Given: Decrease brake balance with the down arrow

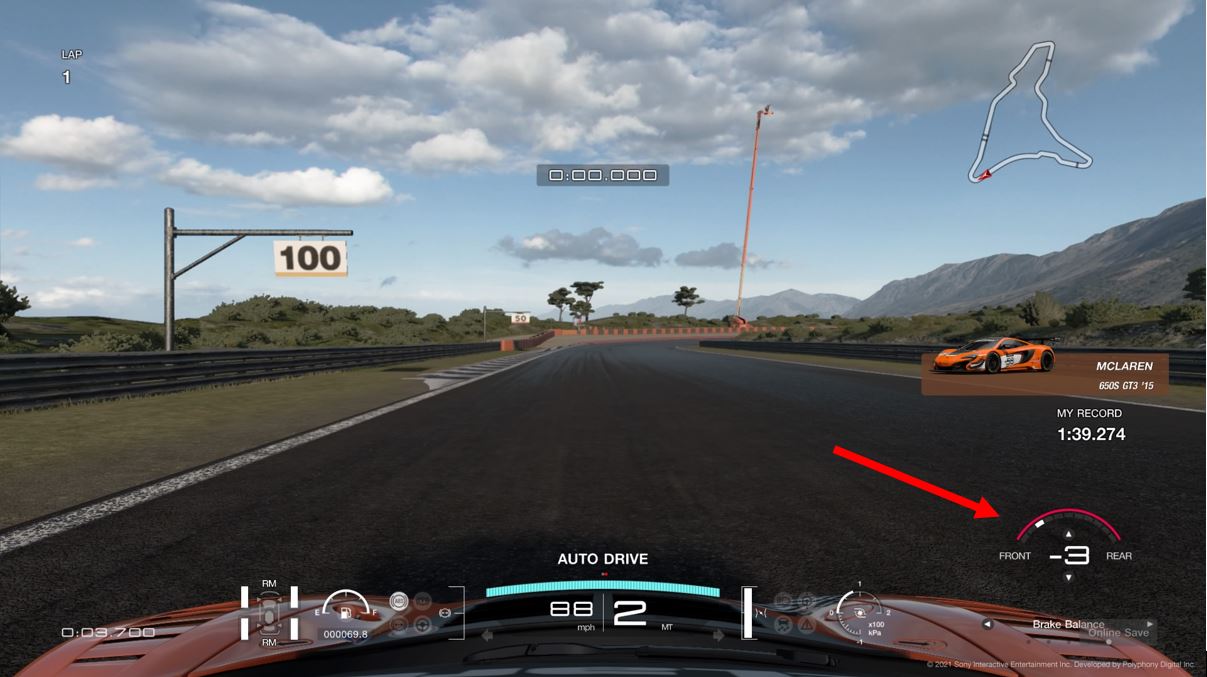Looking at the screenshot, I should pos(1068,577).
